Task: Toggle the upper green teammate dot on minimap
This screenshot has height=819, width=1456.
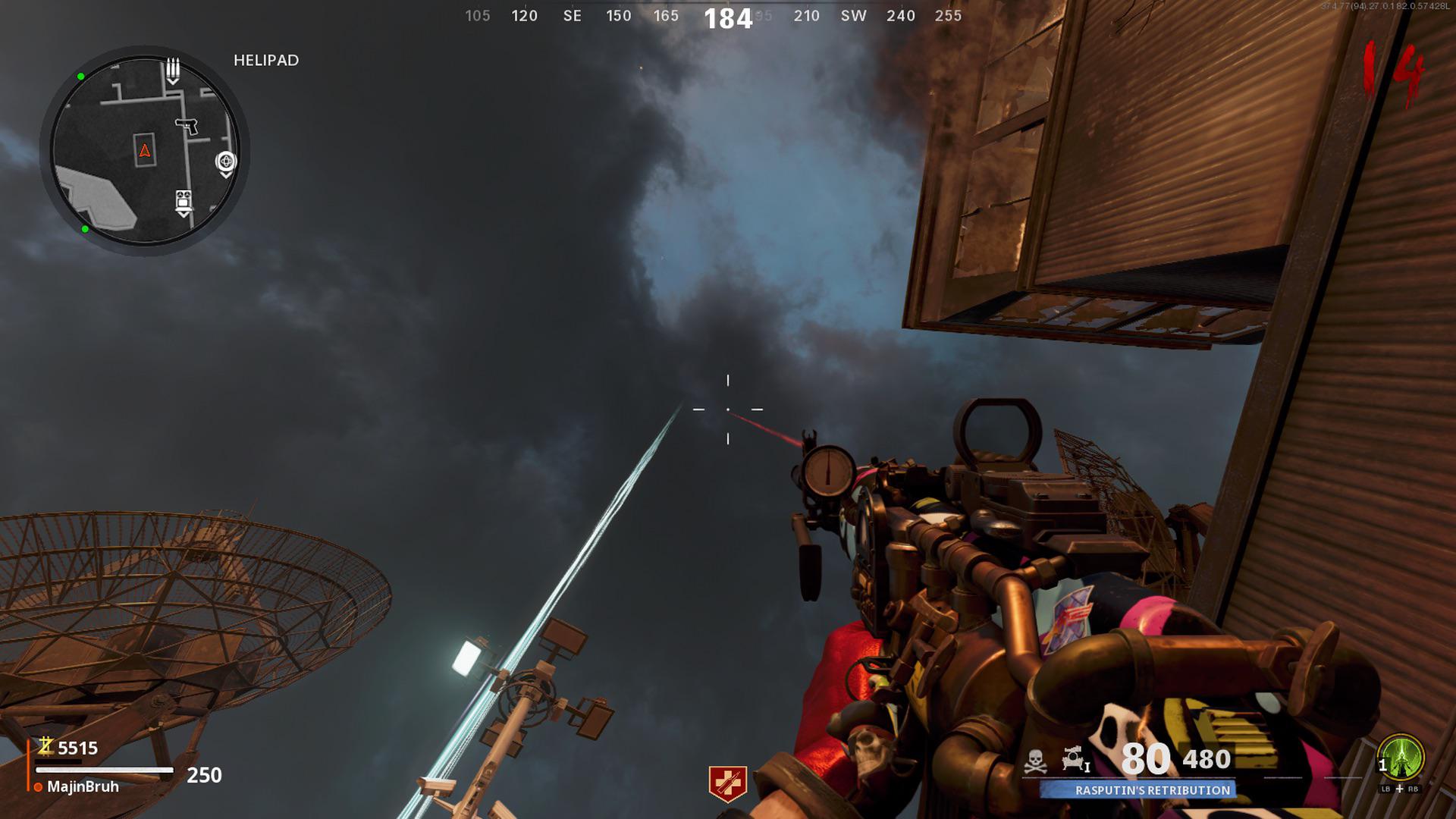Action: [x=80, y=77]
